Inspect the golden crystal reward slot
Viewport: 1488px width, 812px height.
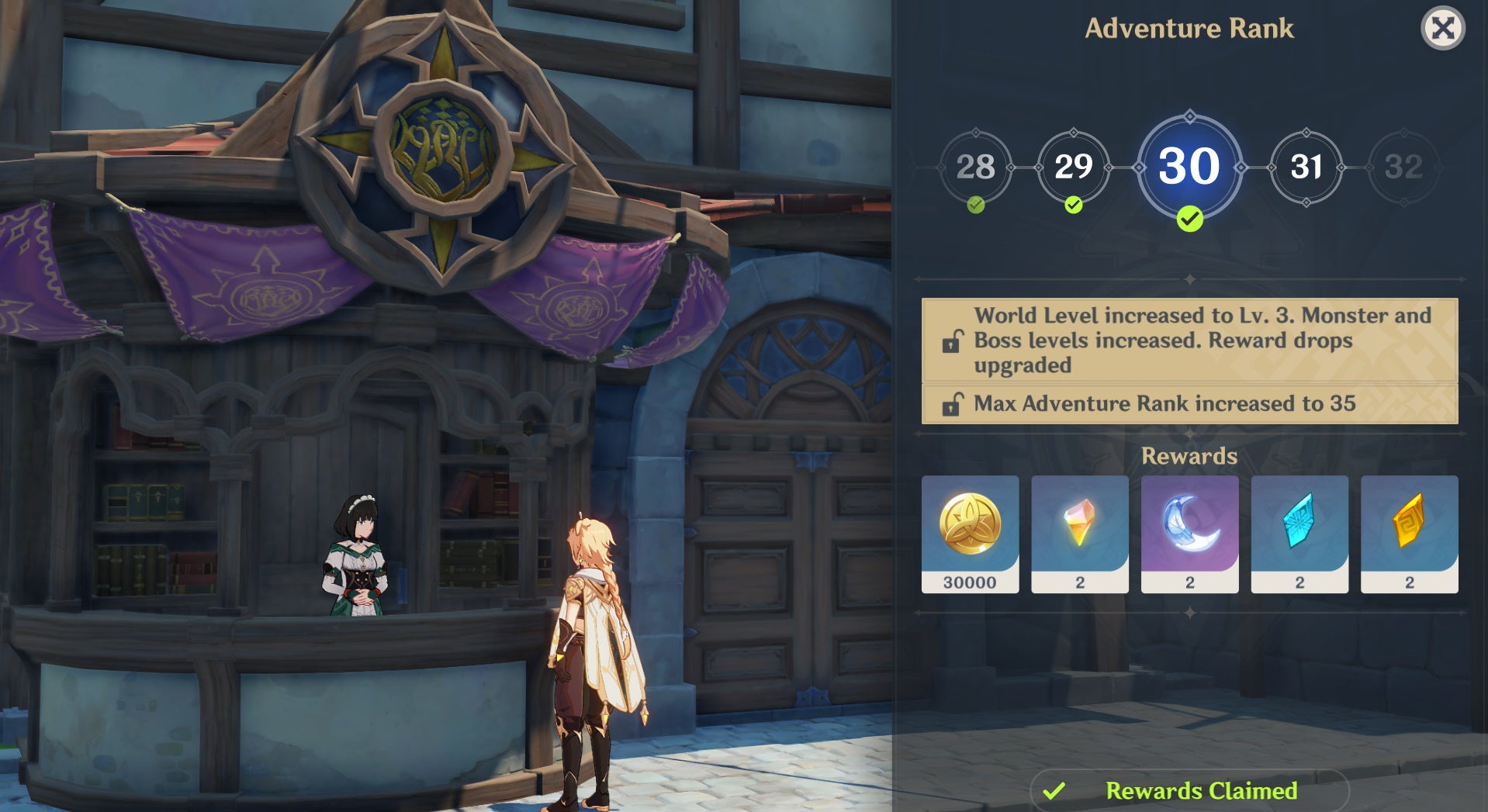[x=1409, y=534]
